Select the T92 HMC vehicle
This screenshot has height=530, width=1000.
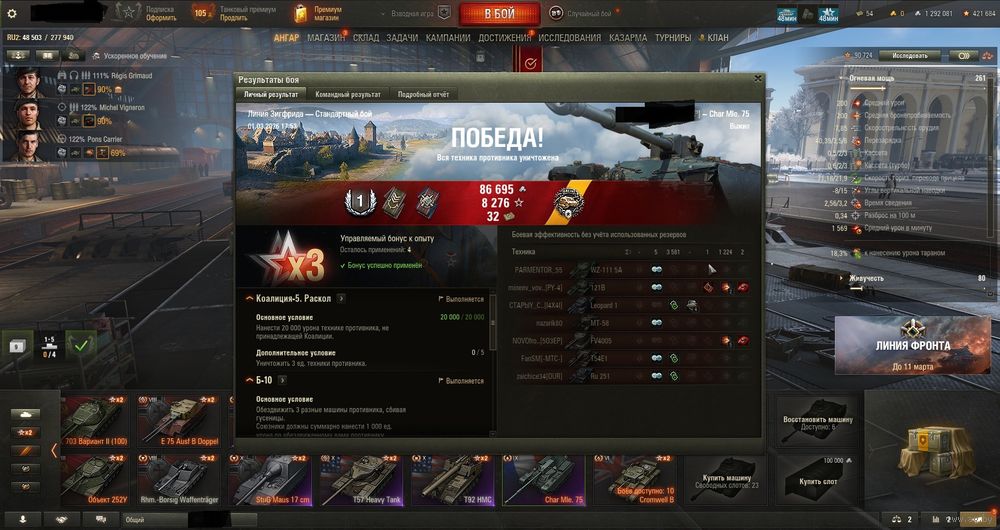pos(452,477)
